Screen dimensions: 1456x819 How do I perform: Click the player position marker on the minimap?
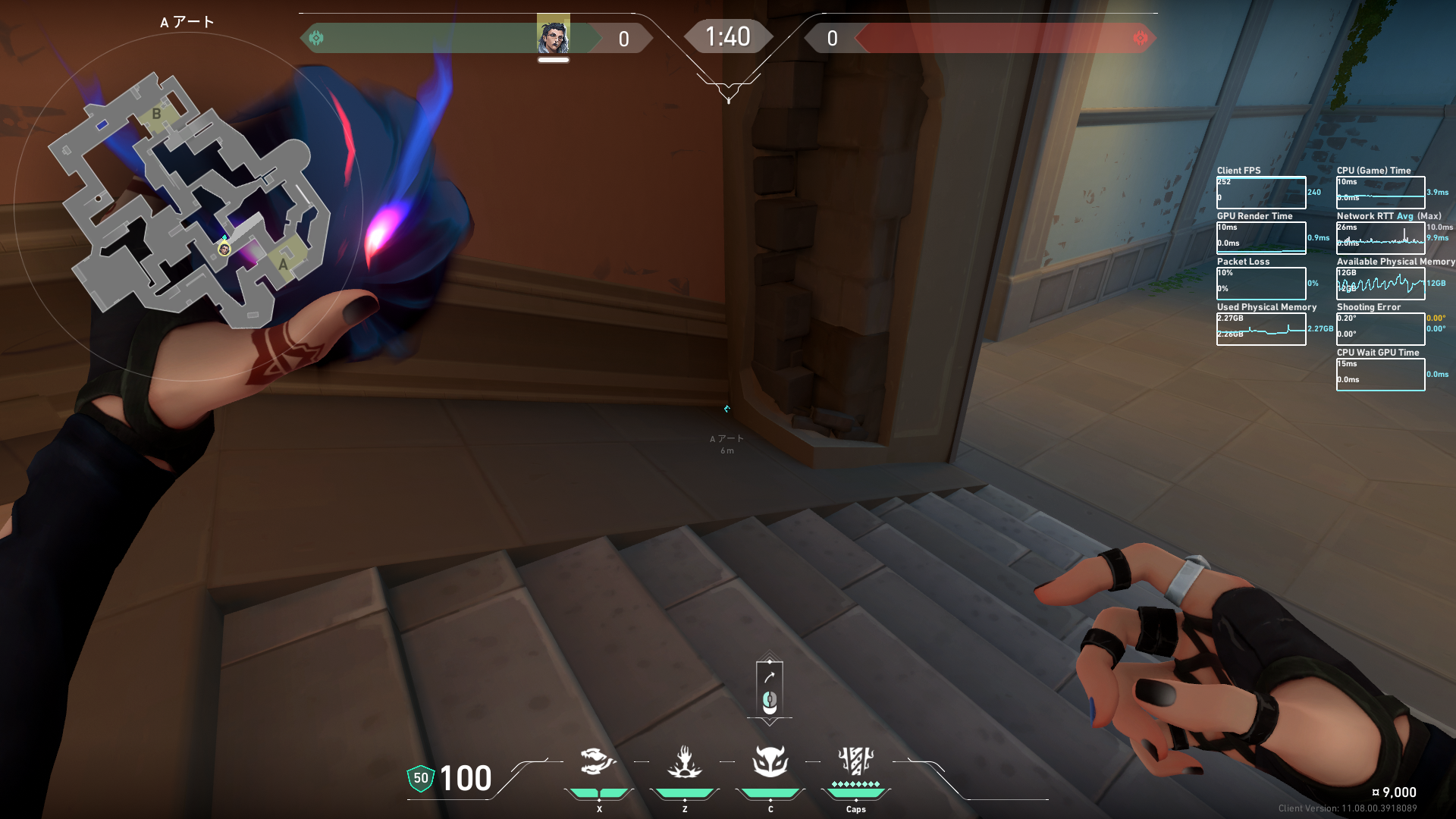coord(224,249)
